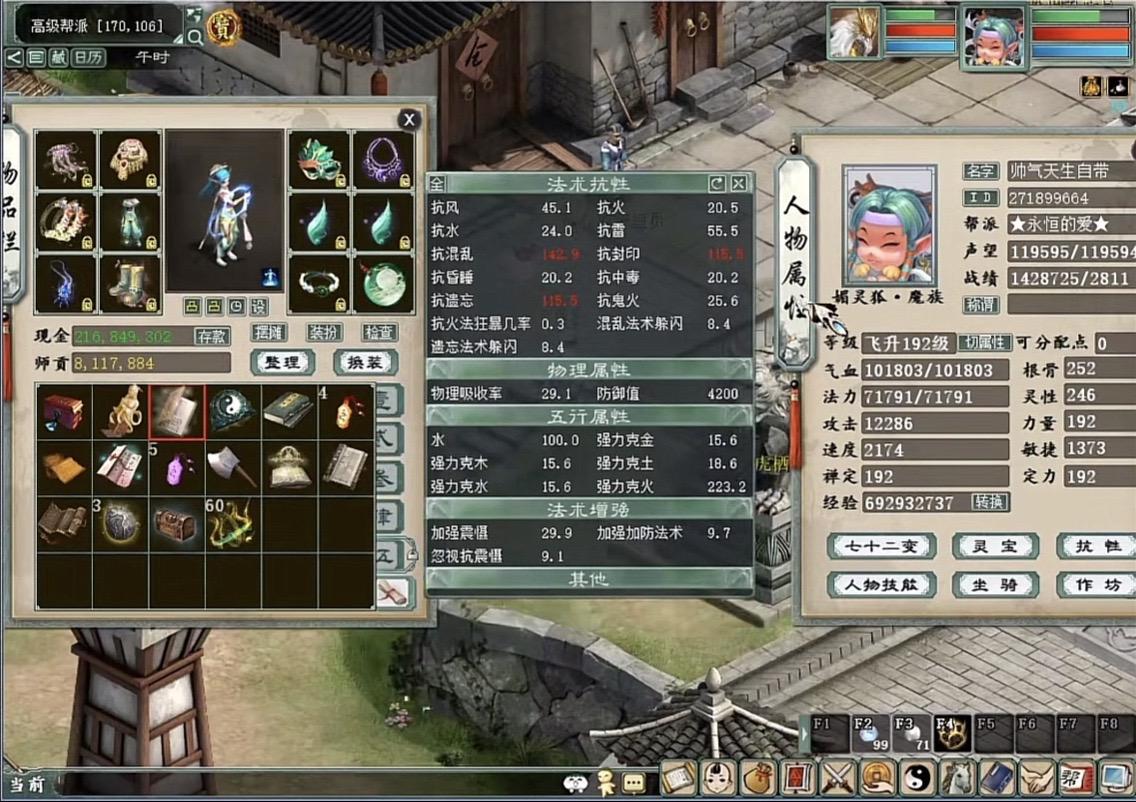
Task: Open the 人物技能 character skills button
Action: 881,585
